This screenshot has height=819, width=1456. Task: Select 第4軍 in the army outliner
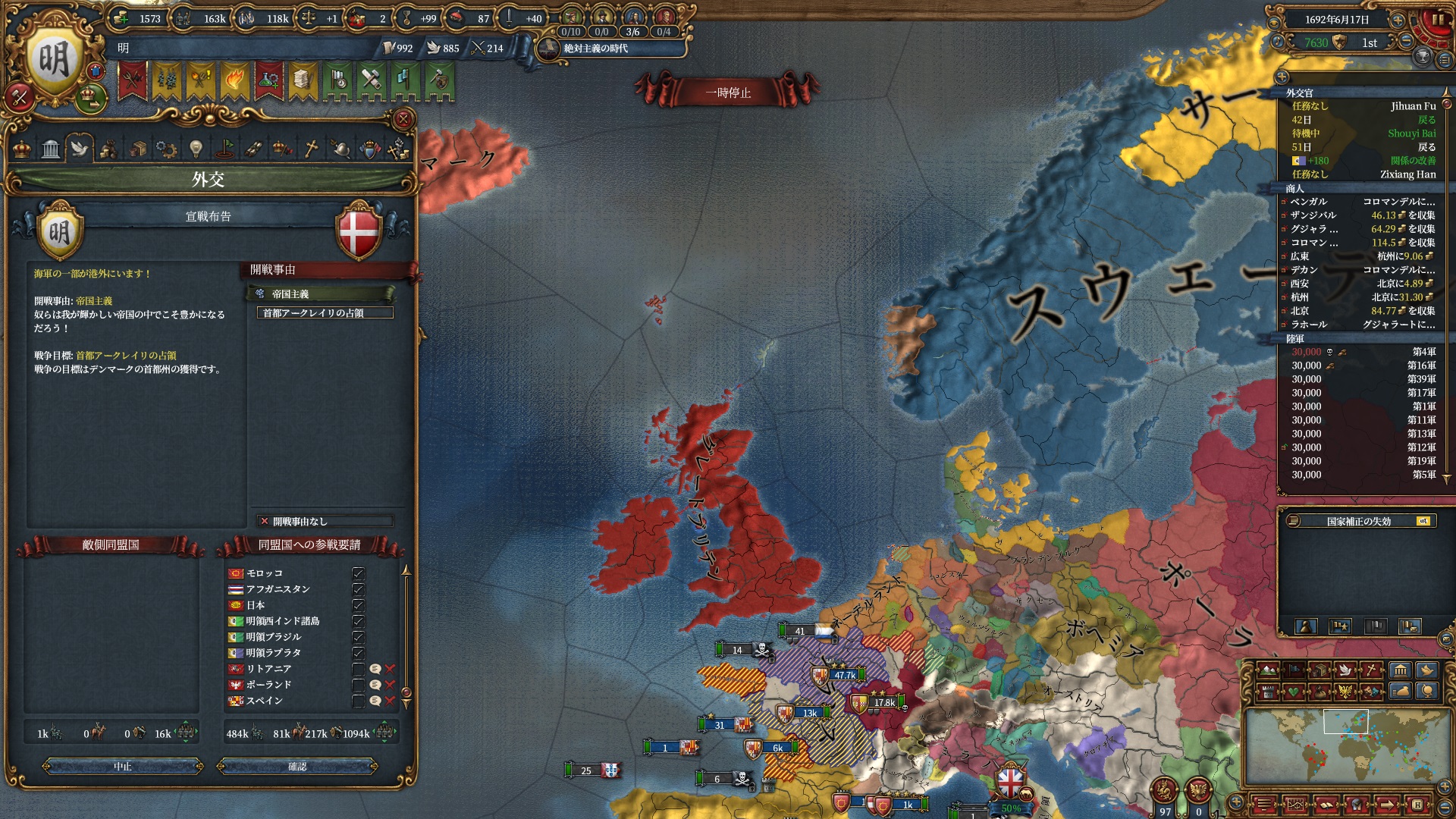1362,352
